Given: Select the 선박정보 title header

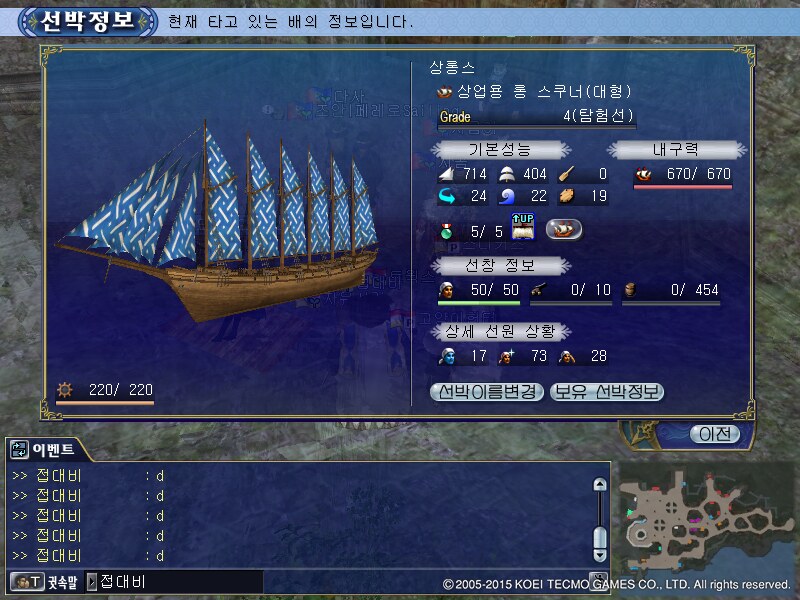Looking at the screenshot, I should coord(87,21).
